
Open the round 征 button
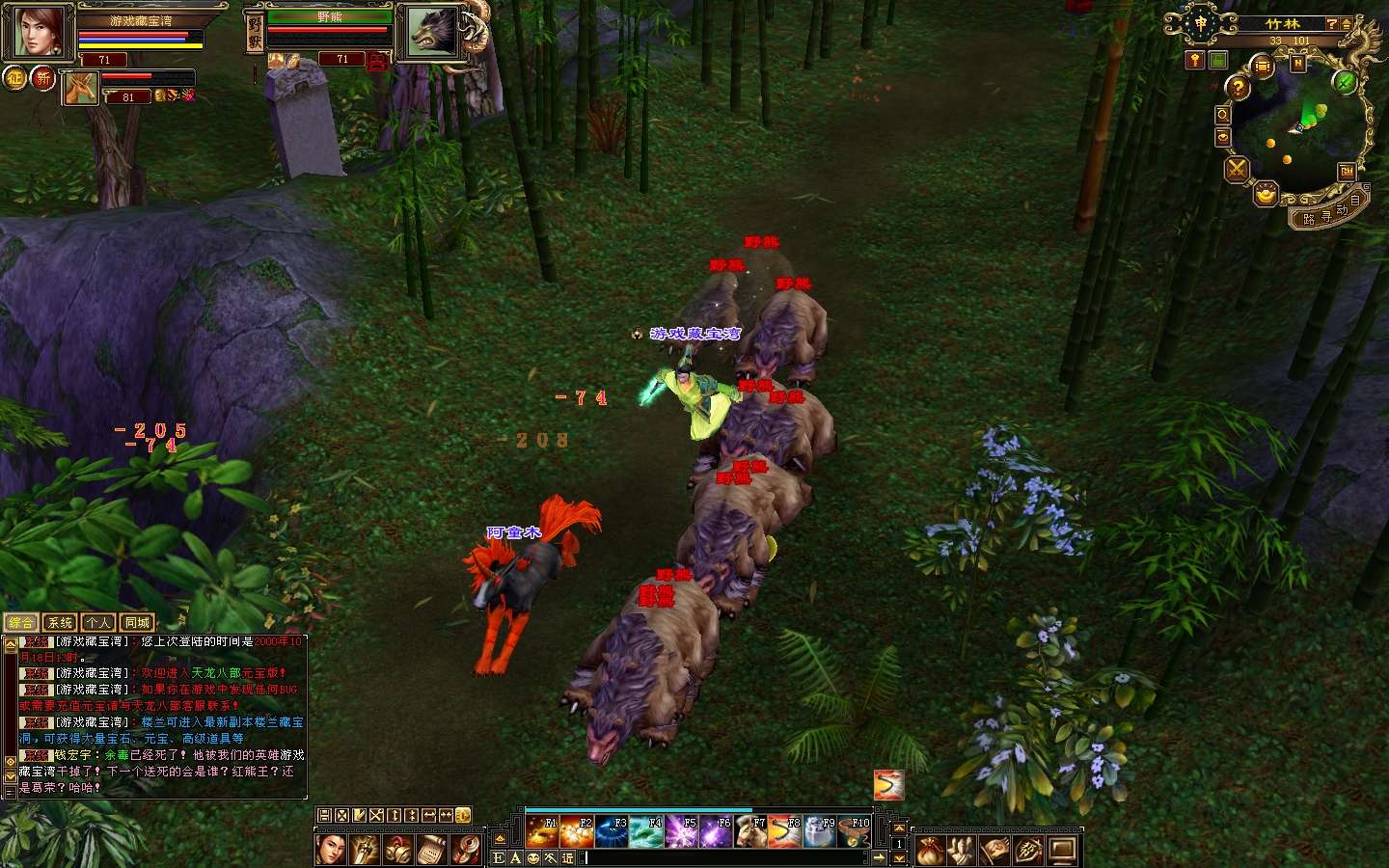point(15,77)
